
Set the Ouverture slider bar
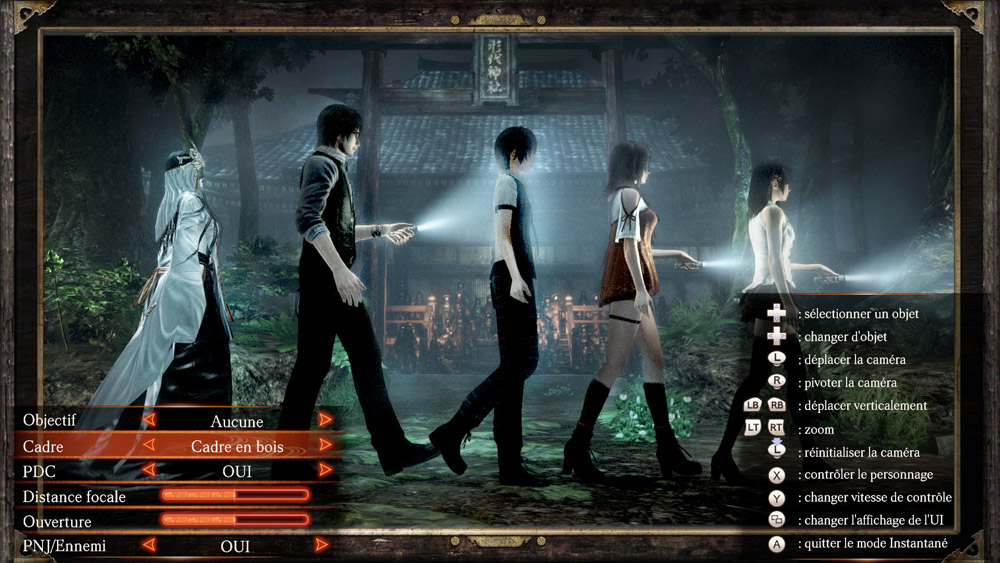point(235,520)
